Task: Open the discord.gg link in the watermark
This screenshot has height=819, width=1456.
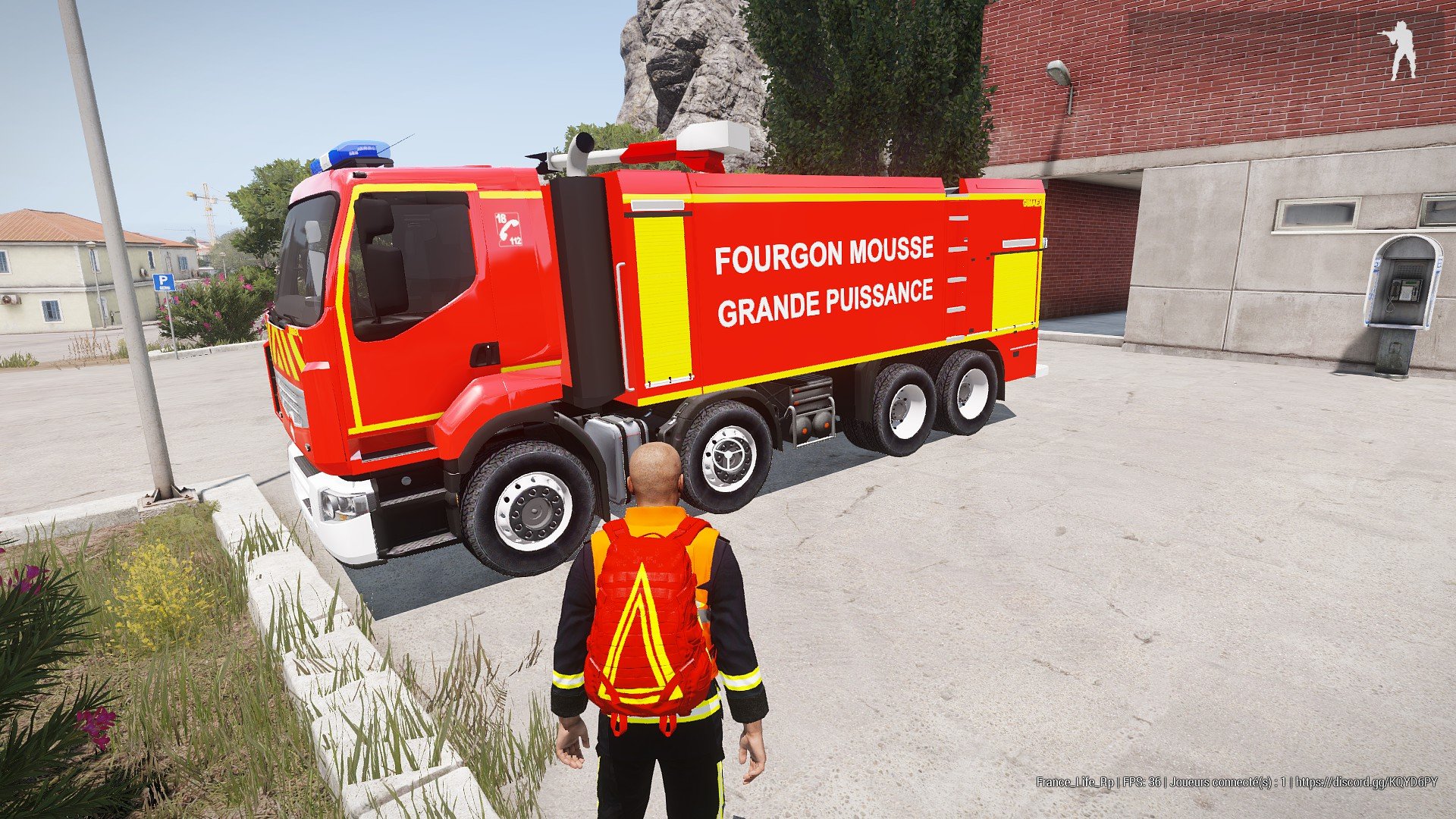Action: pyautogui.click(x=1366, y=782)
